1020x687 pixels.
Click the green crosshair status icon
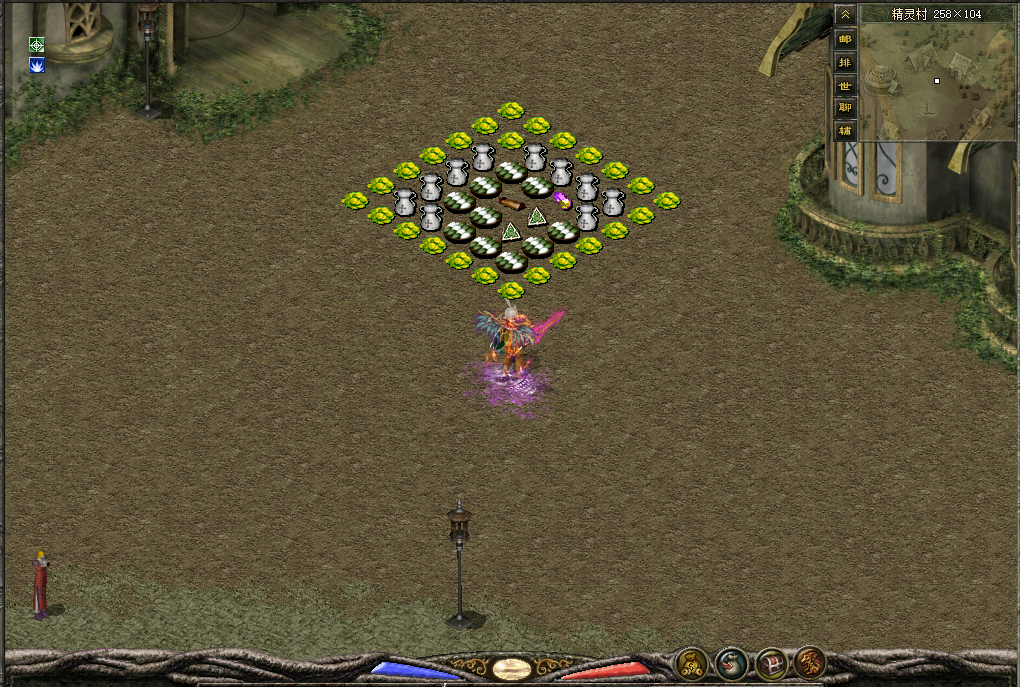point(37,45)
